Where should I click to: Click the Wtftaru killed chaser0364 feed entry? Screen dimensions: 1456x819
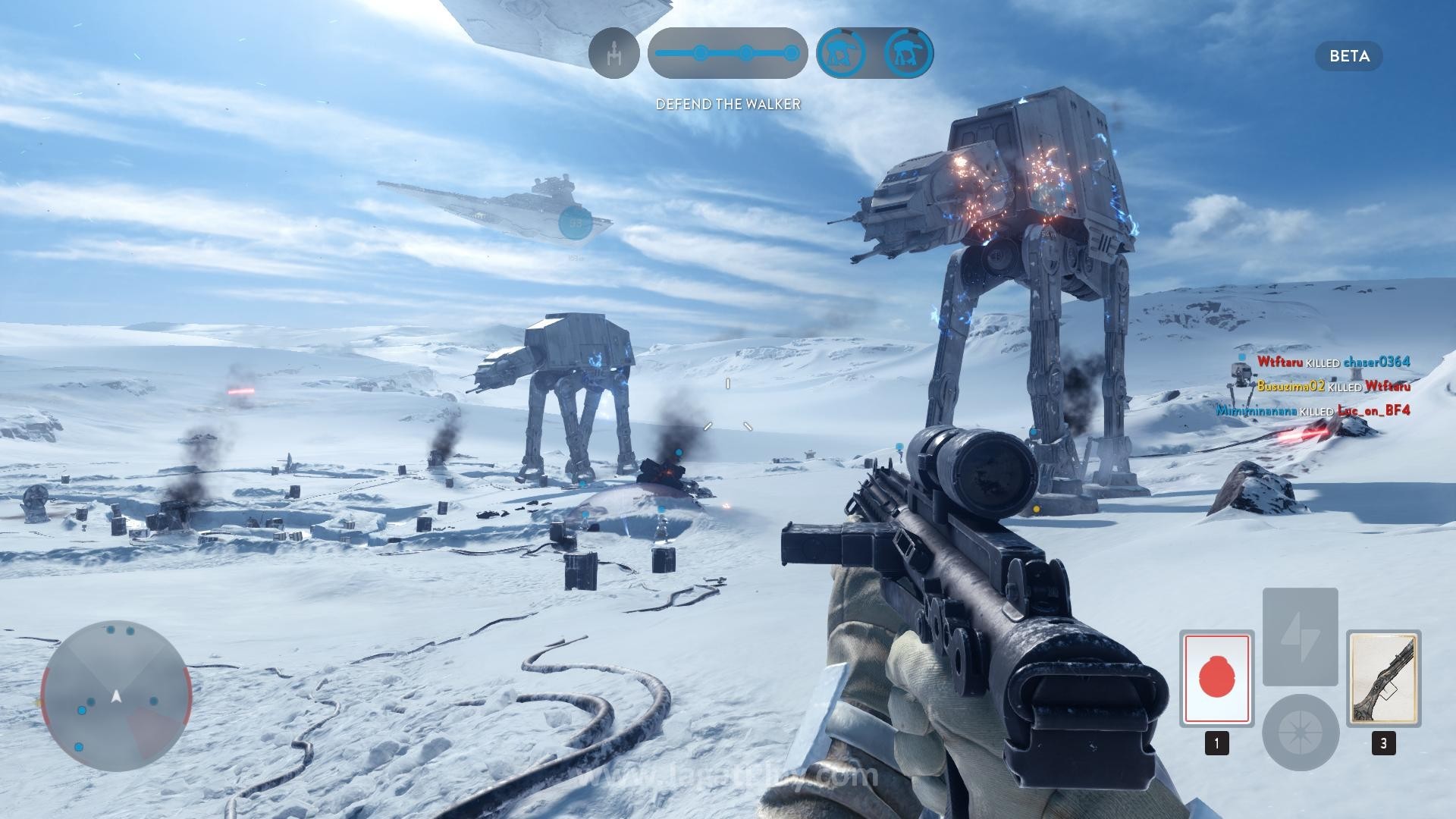(1333, 362)
